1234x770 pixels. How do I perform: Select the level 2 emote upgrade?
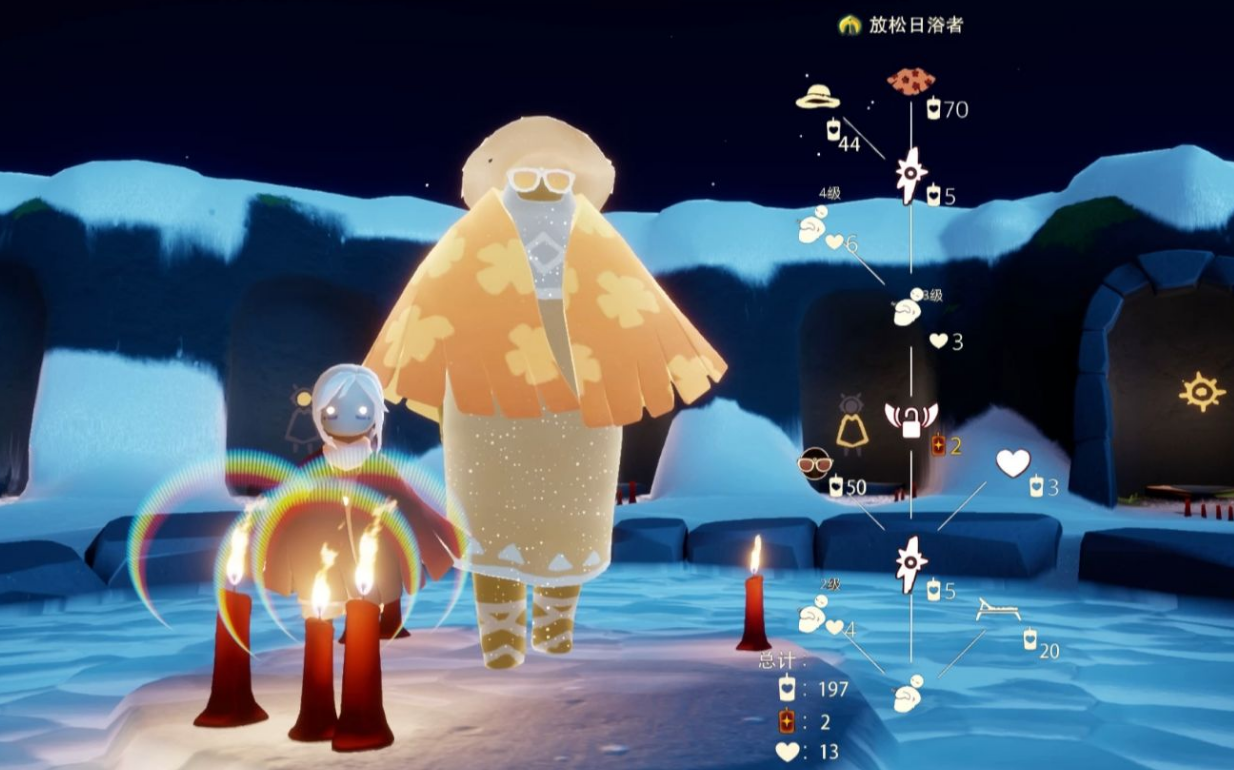pyautogui.click(x=812, y=615)
